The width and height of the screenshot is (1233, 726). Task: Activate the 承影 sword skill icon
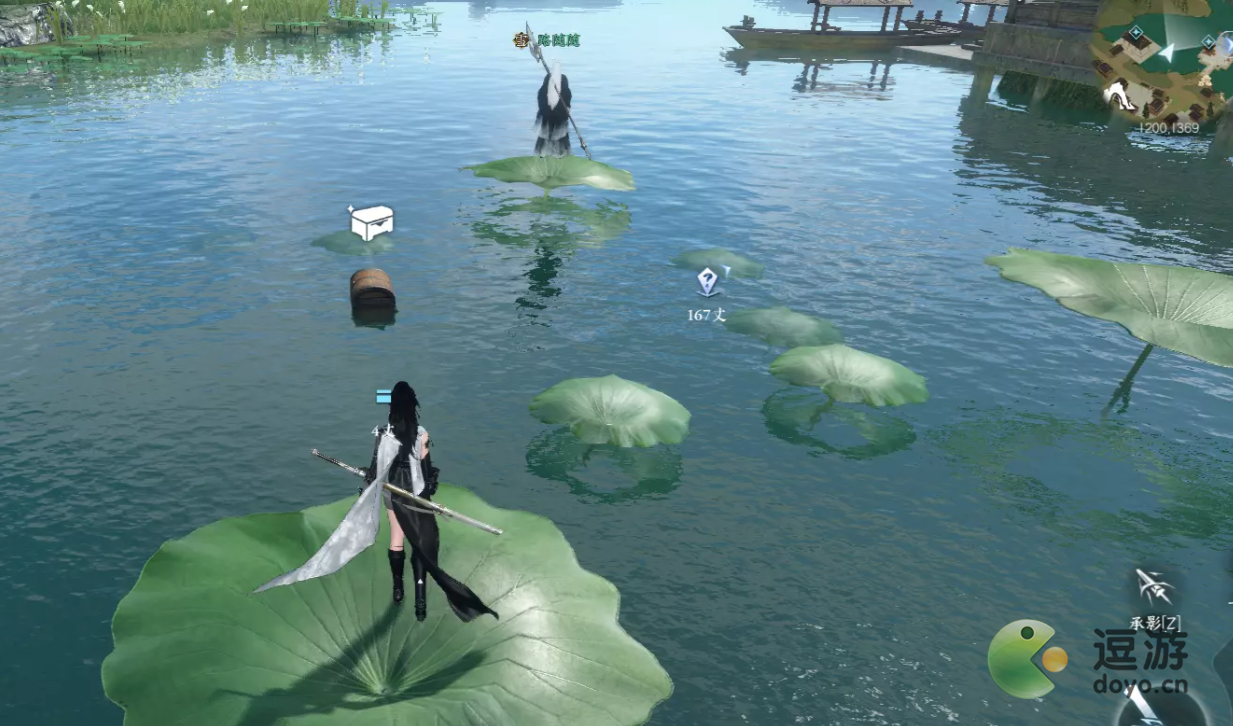[1154, 589]
